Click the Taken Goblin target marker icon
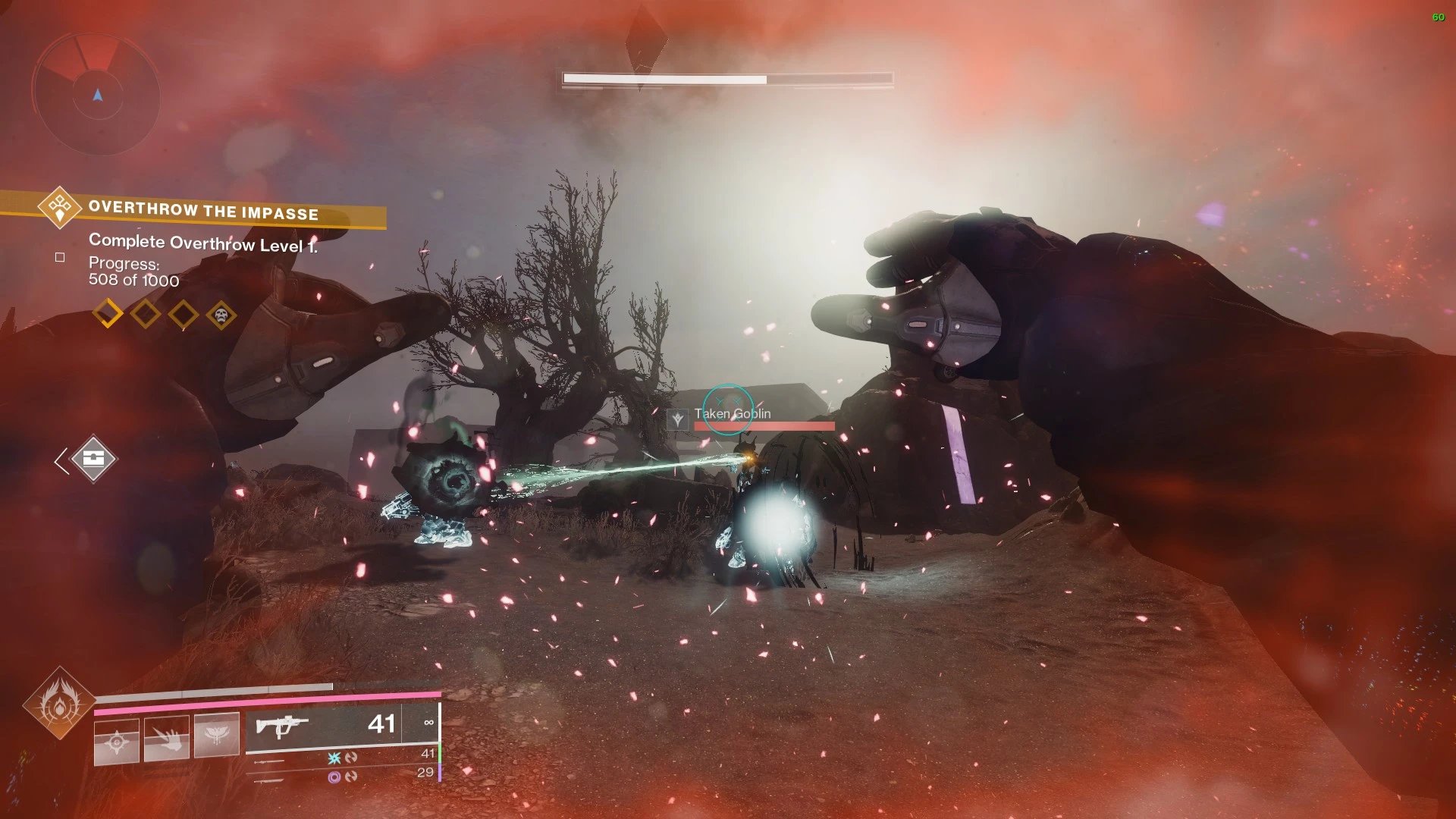This screenshot has width=1456, height=819. tap(677, 419)
